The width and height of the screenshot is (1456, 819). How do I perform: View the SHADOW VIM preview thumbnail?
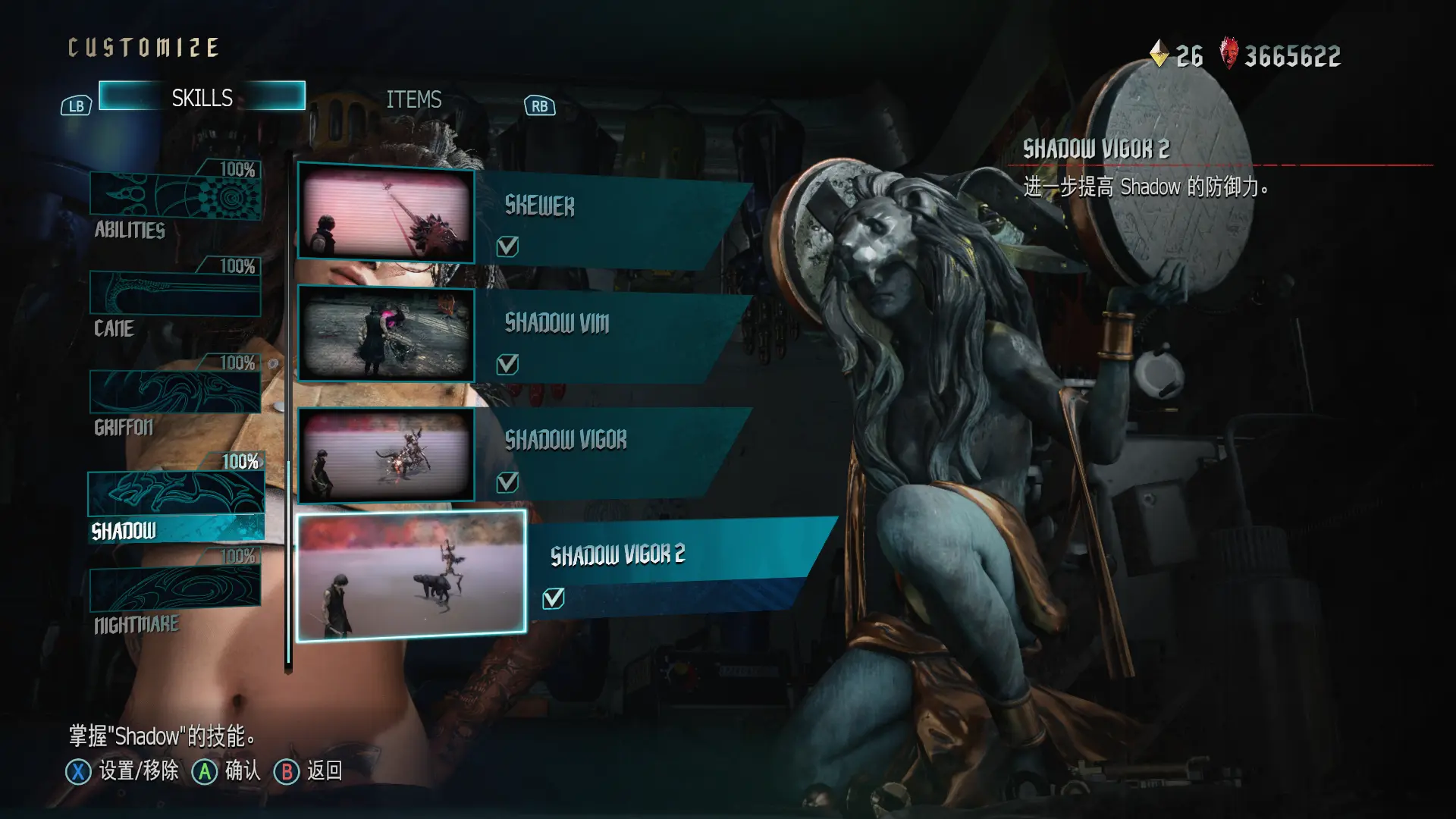[x=386, y=334]
